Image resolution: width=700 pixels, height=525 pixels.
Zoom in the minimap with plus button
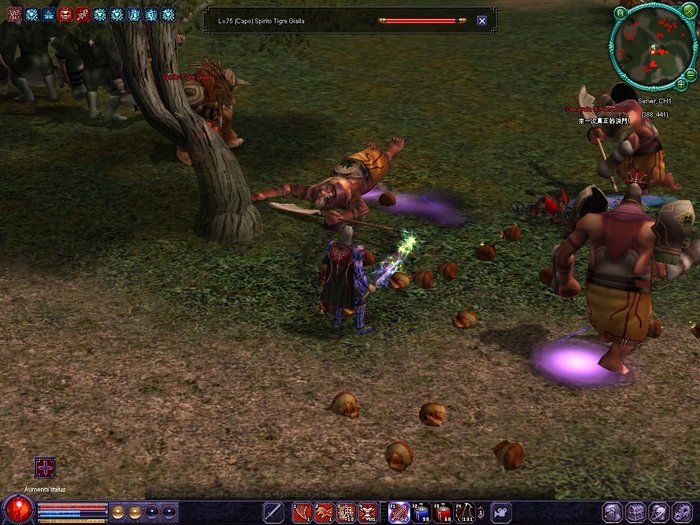[682, 86]
